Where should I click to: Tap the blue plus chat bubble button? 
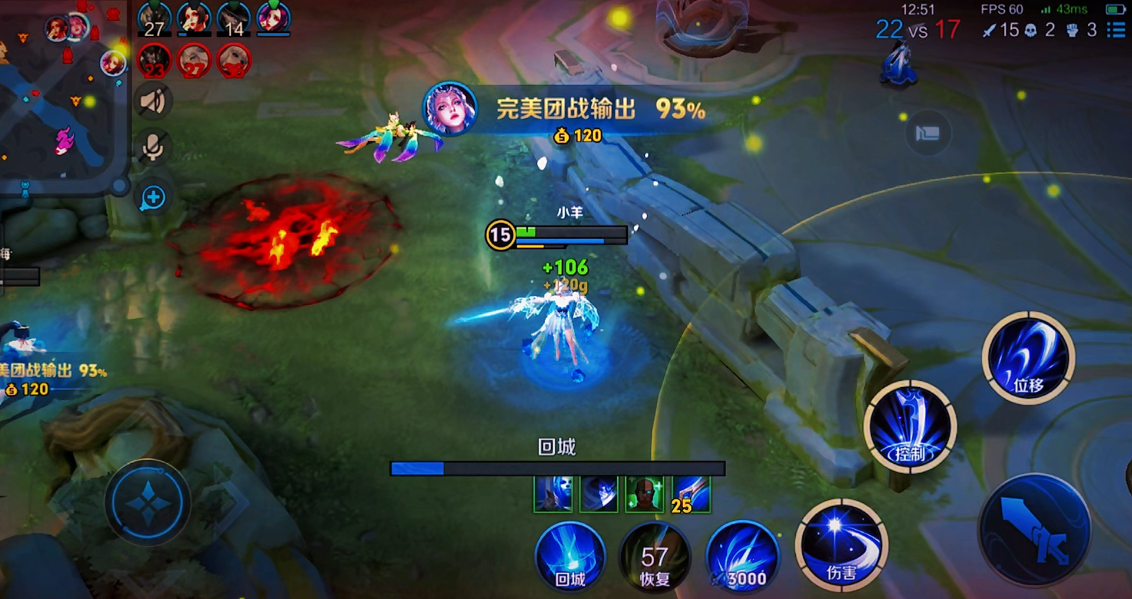(153, 198)
